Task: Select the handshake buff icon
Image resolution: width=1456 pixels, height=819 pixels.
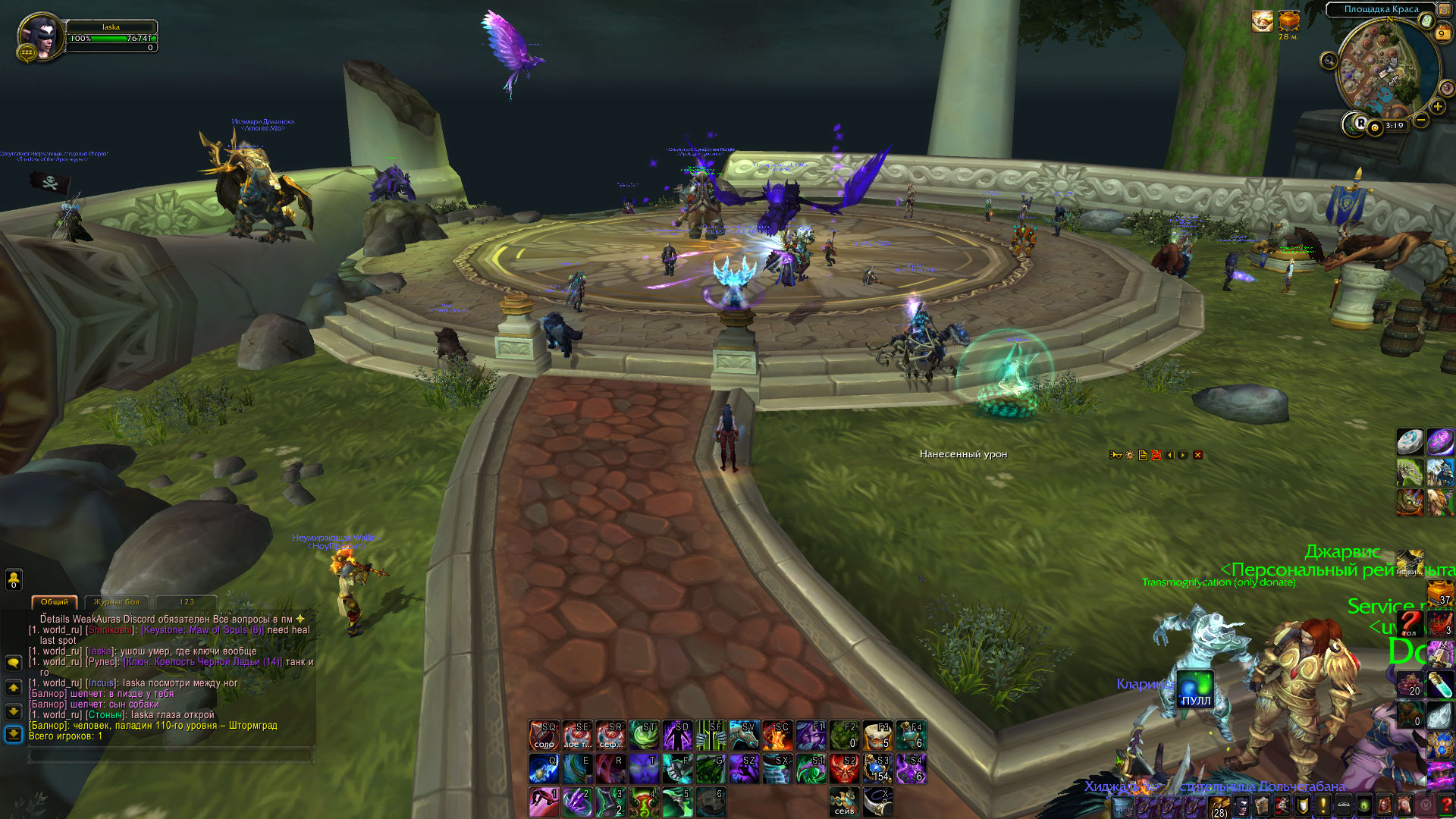Action: (1262, 21)
